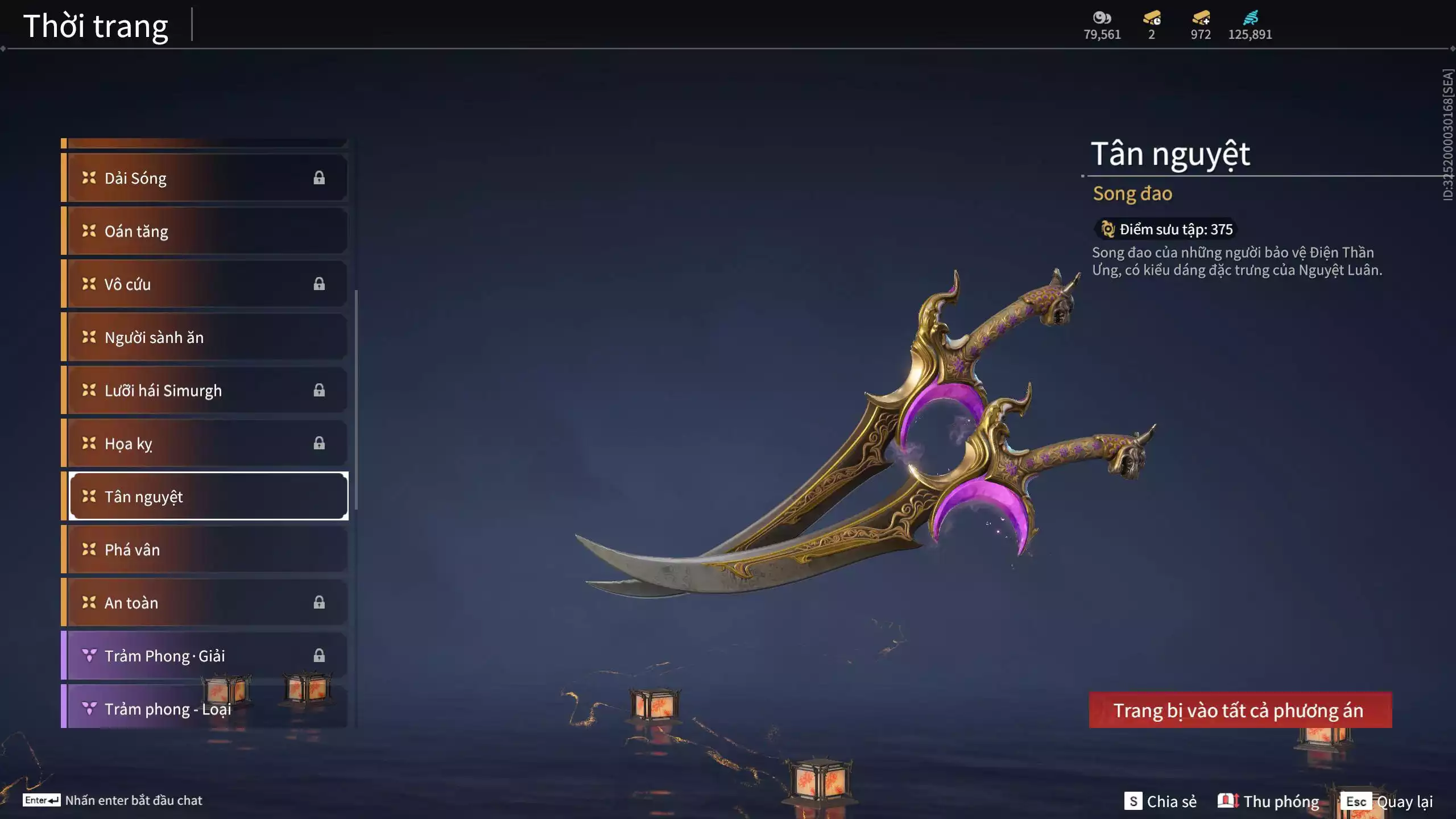The height and width of the screenshot is (819, 1456).
Task: Open Thu phóng zoom view
Action: click(x=1268, y=801)
